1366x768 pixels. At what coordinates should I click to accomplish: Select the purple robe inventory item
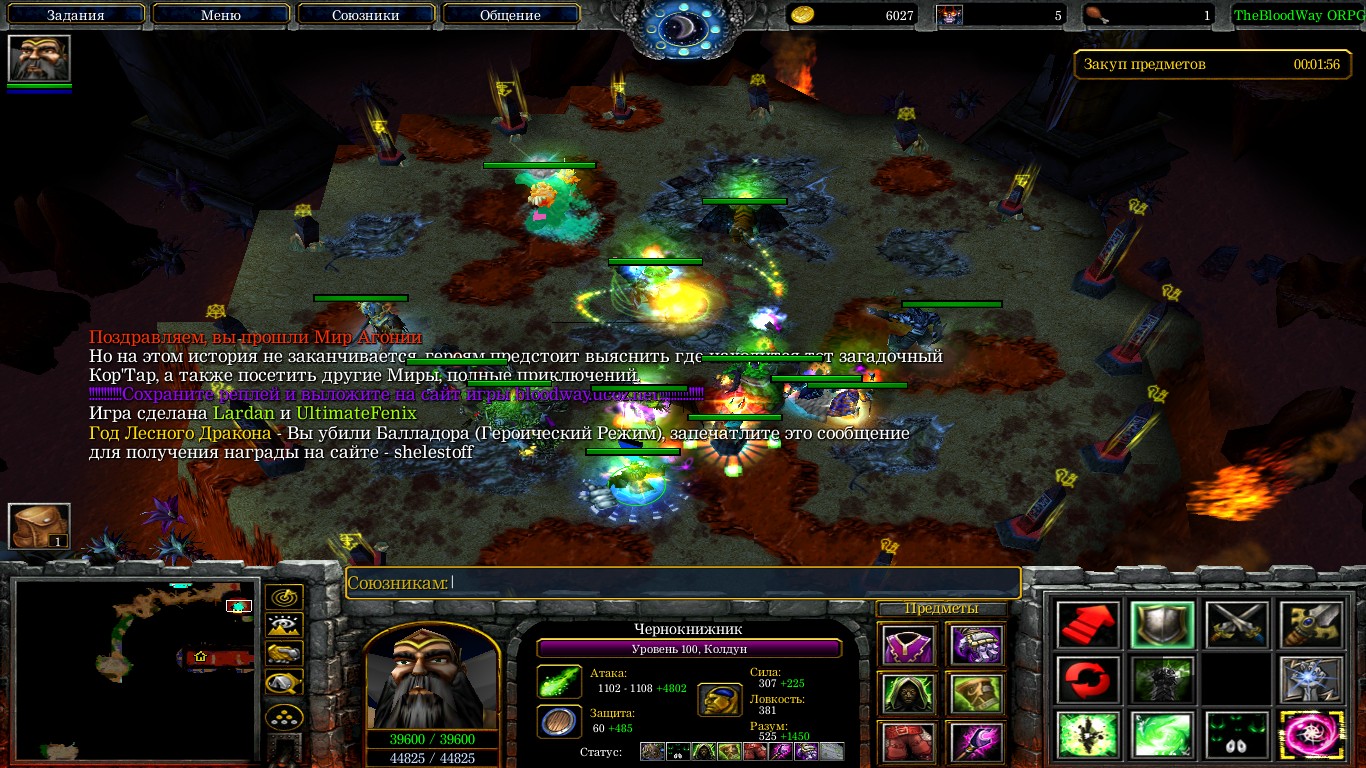(x=909, y=645)
